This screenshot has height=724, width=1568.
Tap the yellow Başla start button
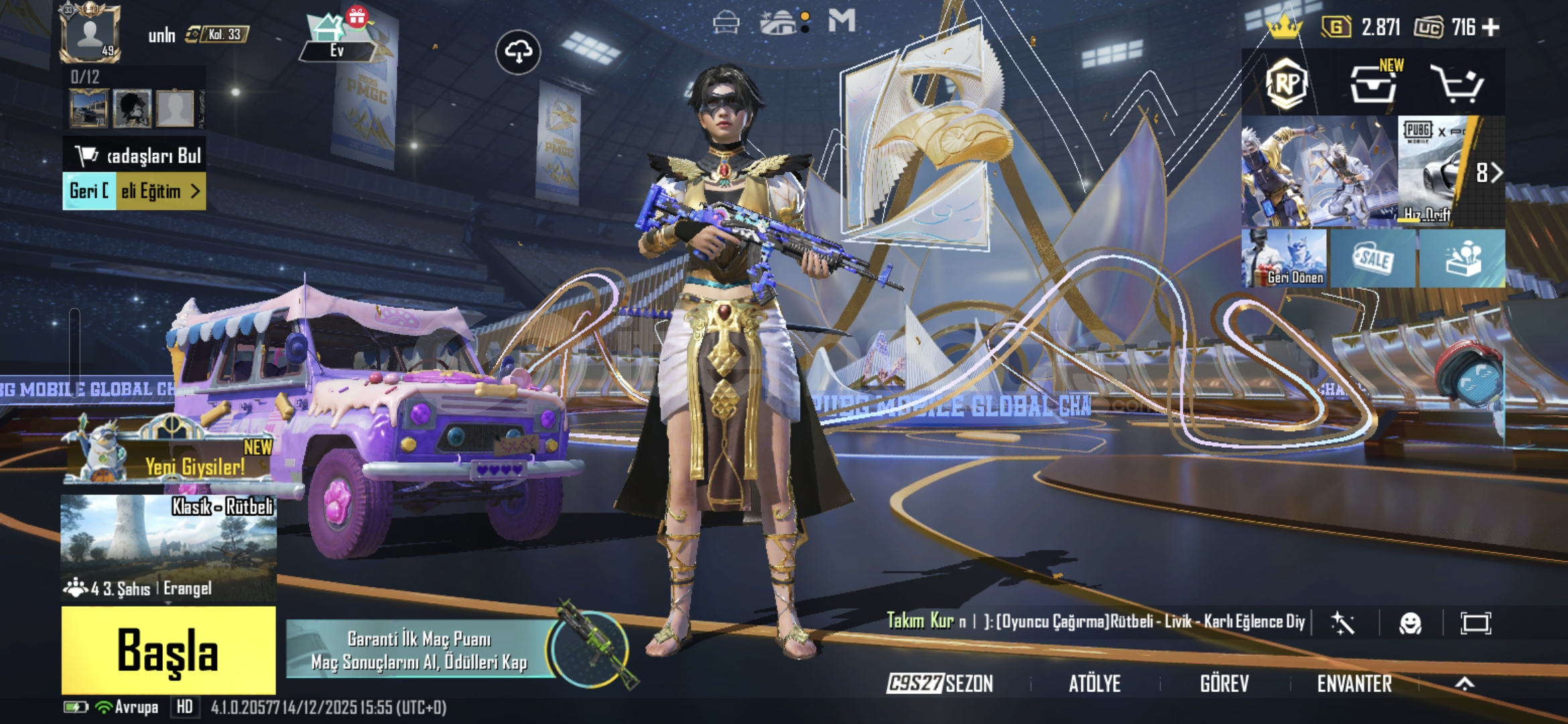pos(168,650)
